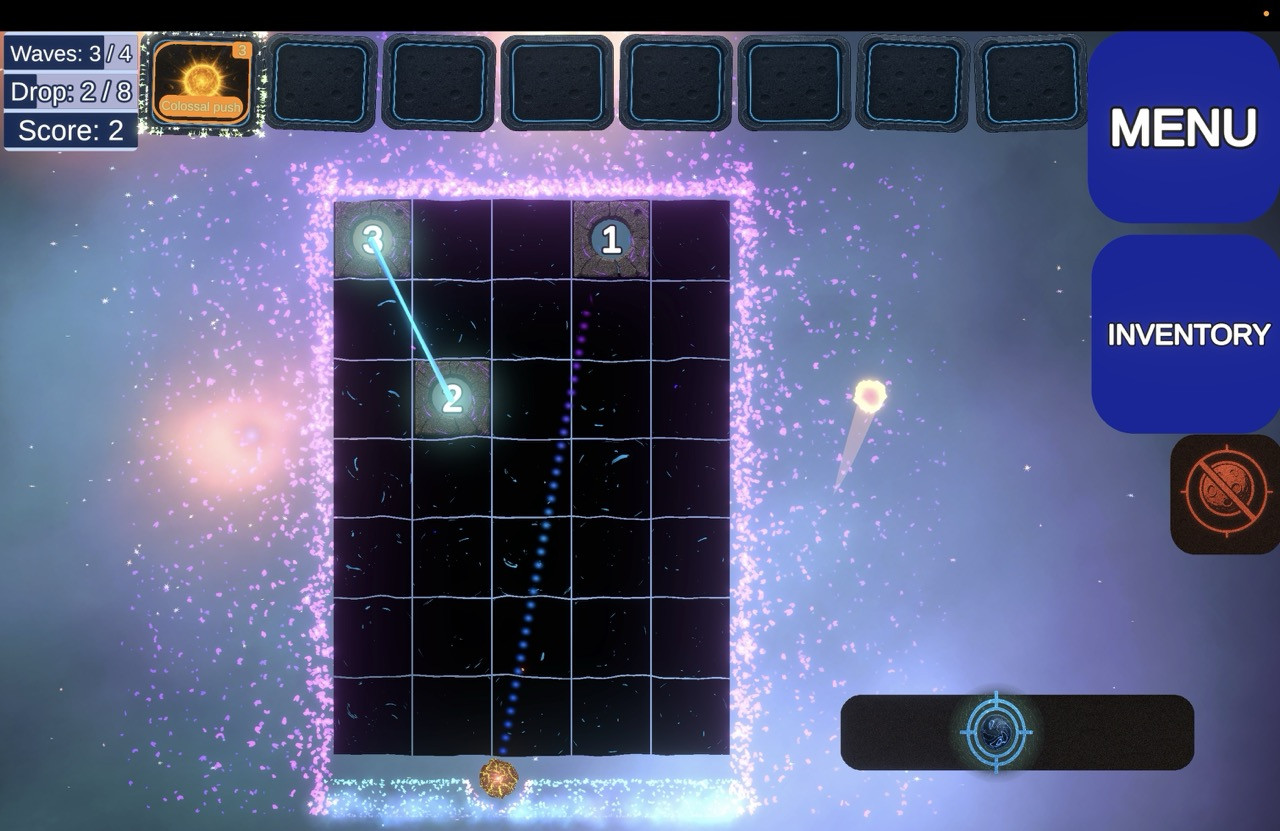Open the INVENTORY panel
Viewport: 1280px width, 831px height.
1187,334
